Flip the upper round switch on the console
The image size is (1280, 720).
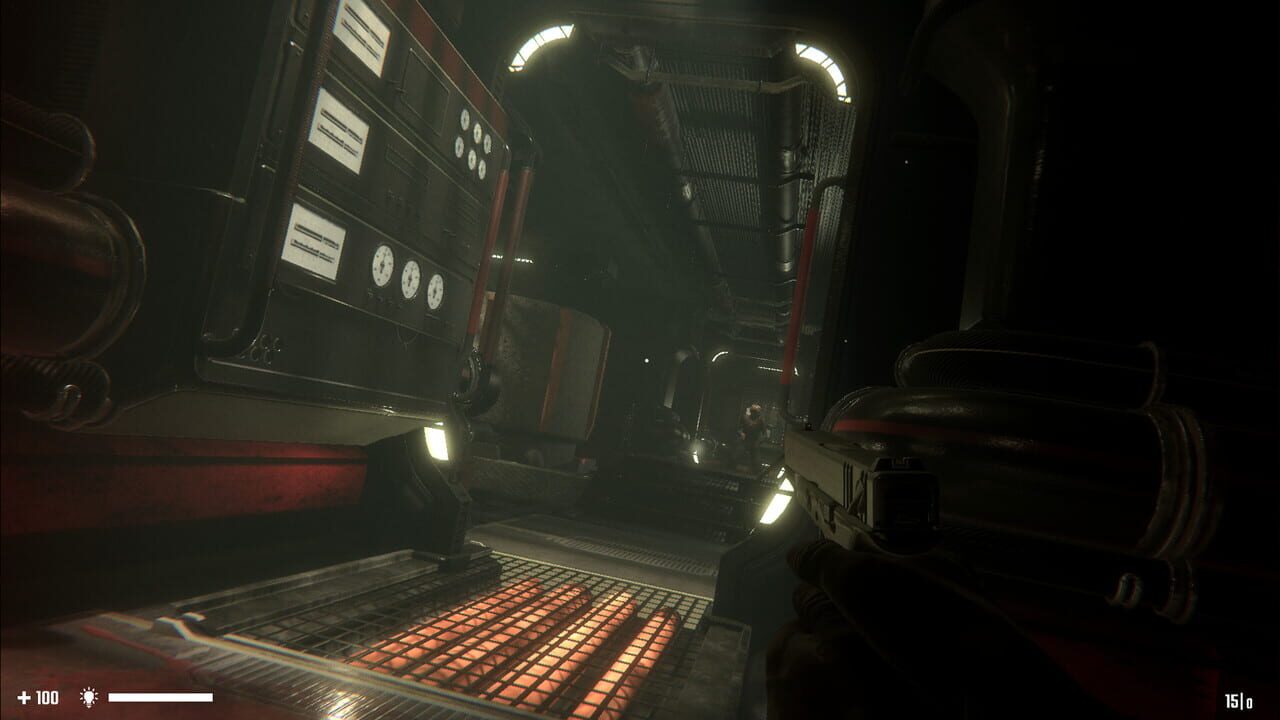464,120
